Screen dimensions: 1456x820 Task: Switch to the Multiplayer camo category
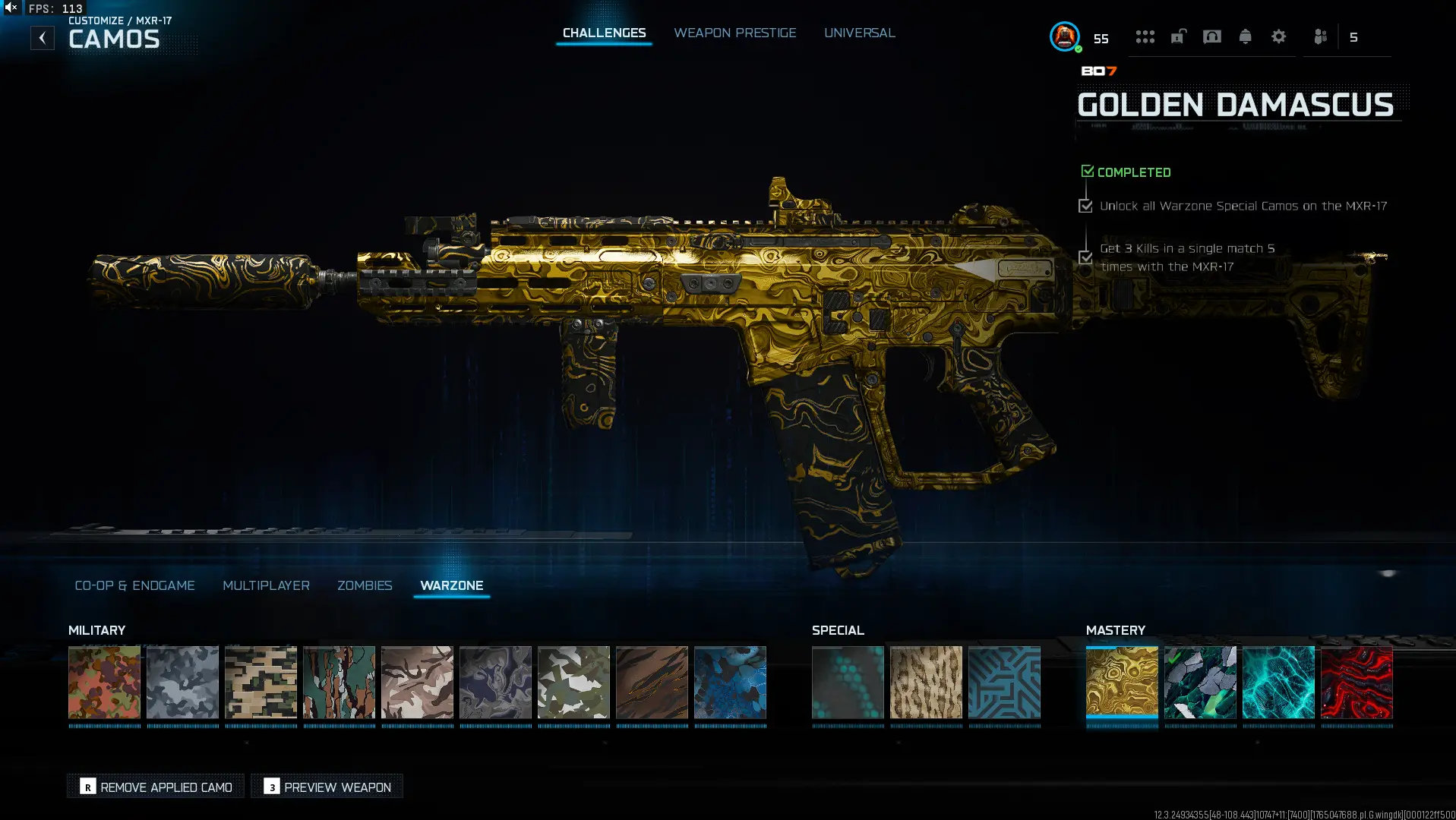[266, 585]
